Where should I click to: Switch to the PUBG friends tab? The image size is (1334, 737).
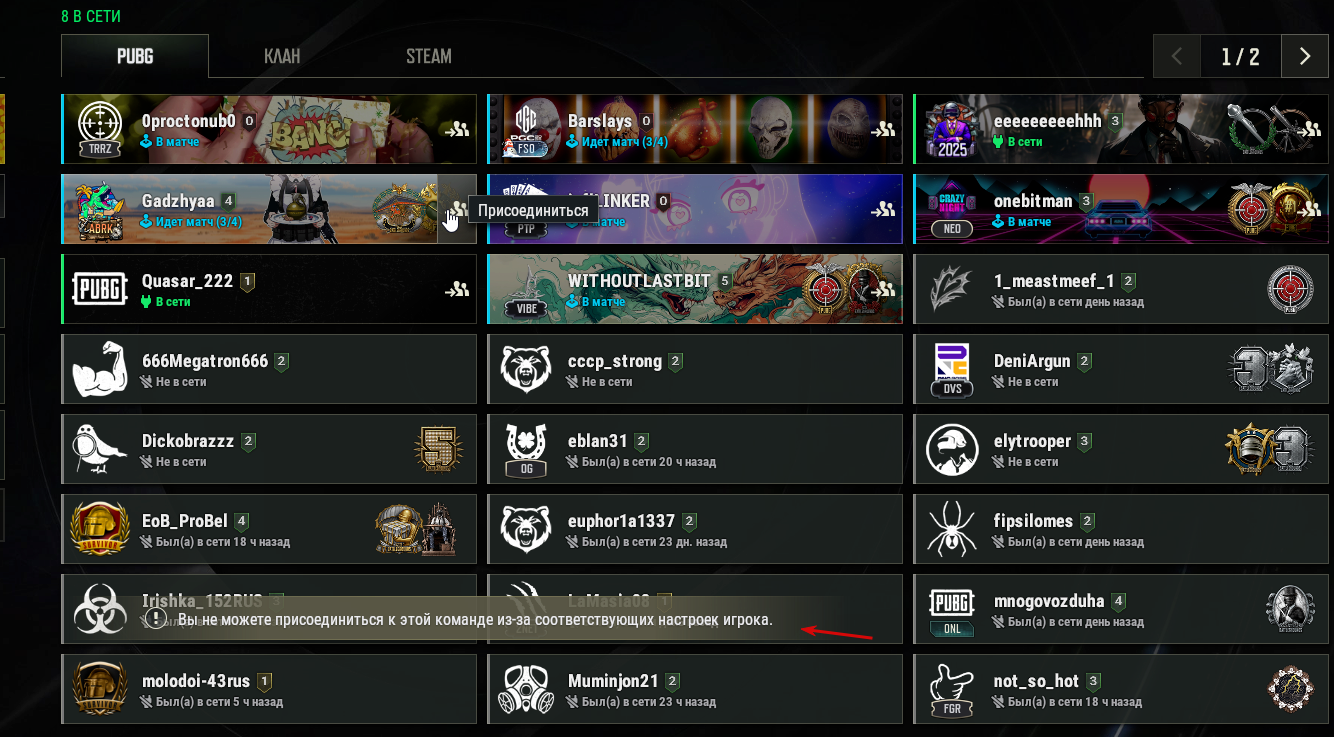click(135, 56)
